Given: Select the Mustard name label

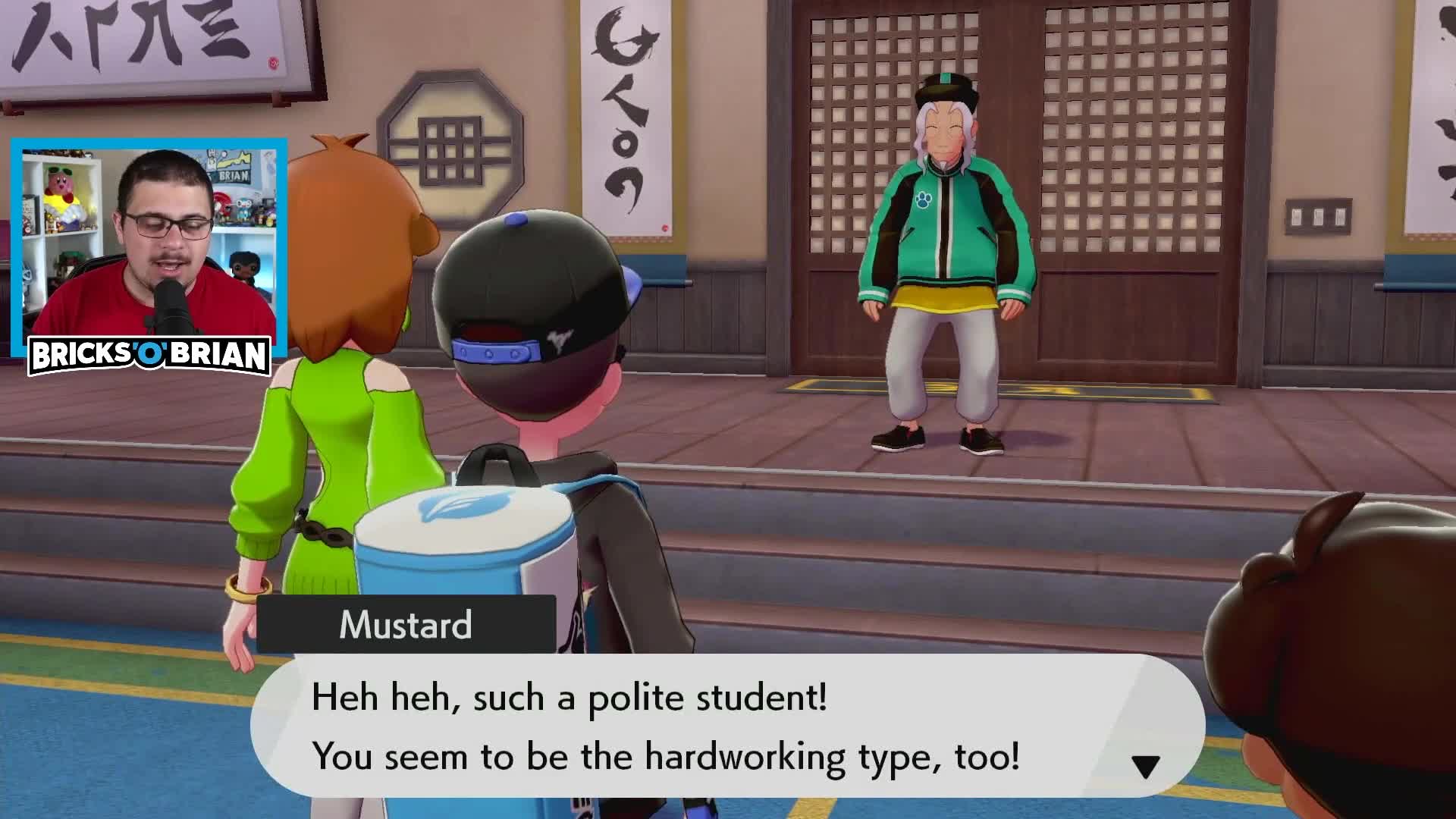Looking at the screenshot, I should 406,624.
